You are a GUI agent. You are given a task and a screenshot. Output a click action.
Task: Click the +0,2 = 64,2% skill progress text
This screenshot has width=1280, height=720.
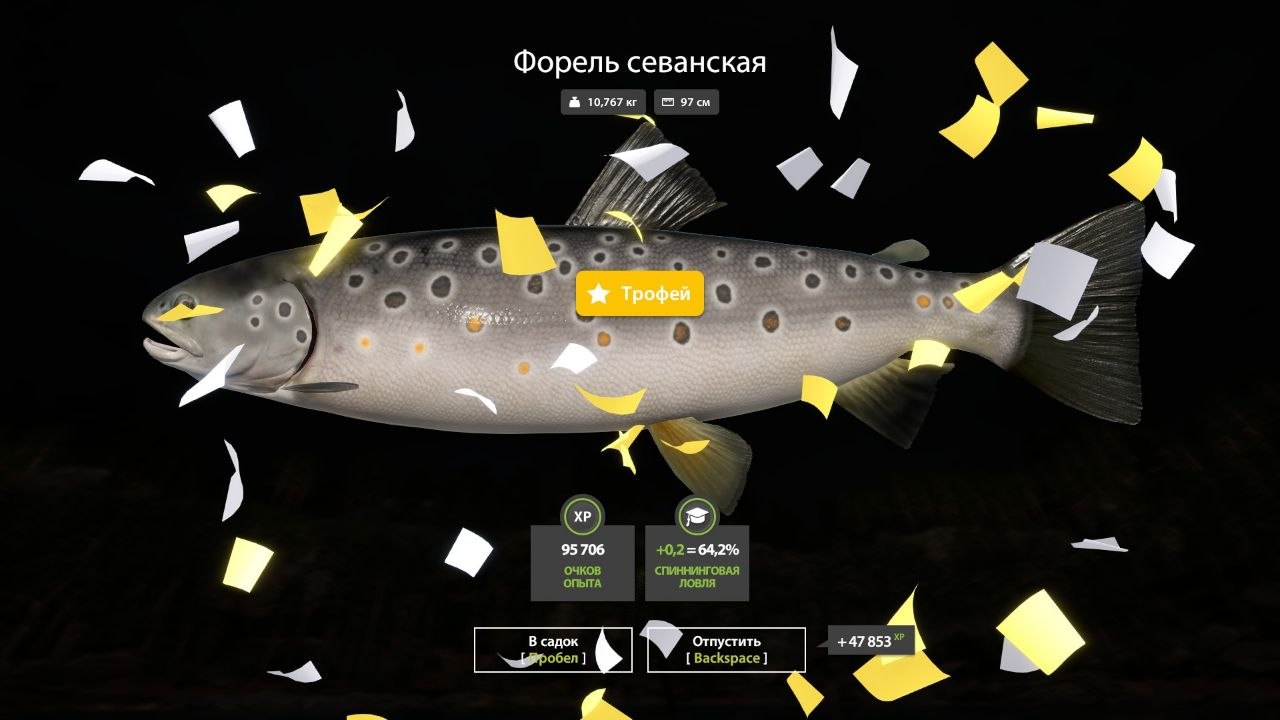click(x=696, y=548)
